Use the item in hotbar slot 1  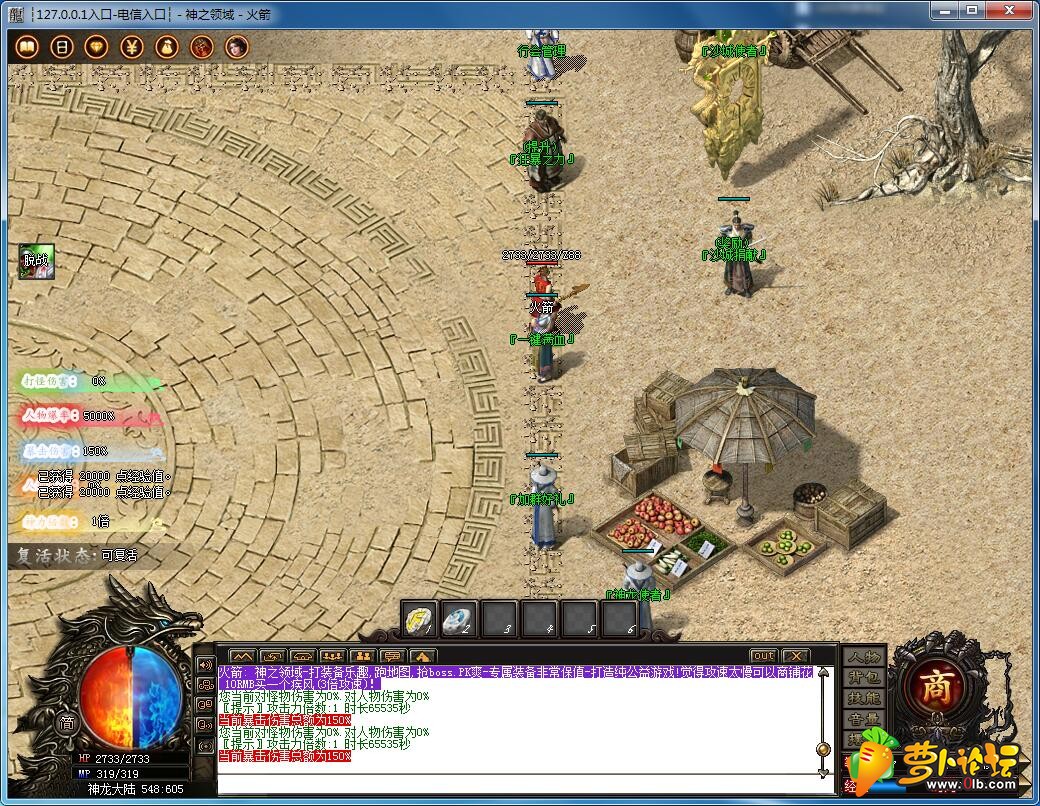coord(420,621)
